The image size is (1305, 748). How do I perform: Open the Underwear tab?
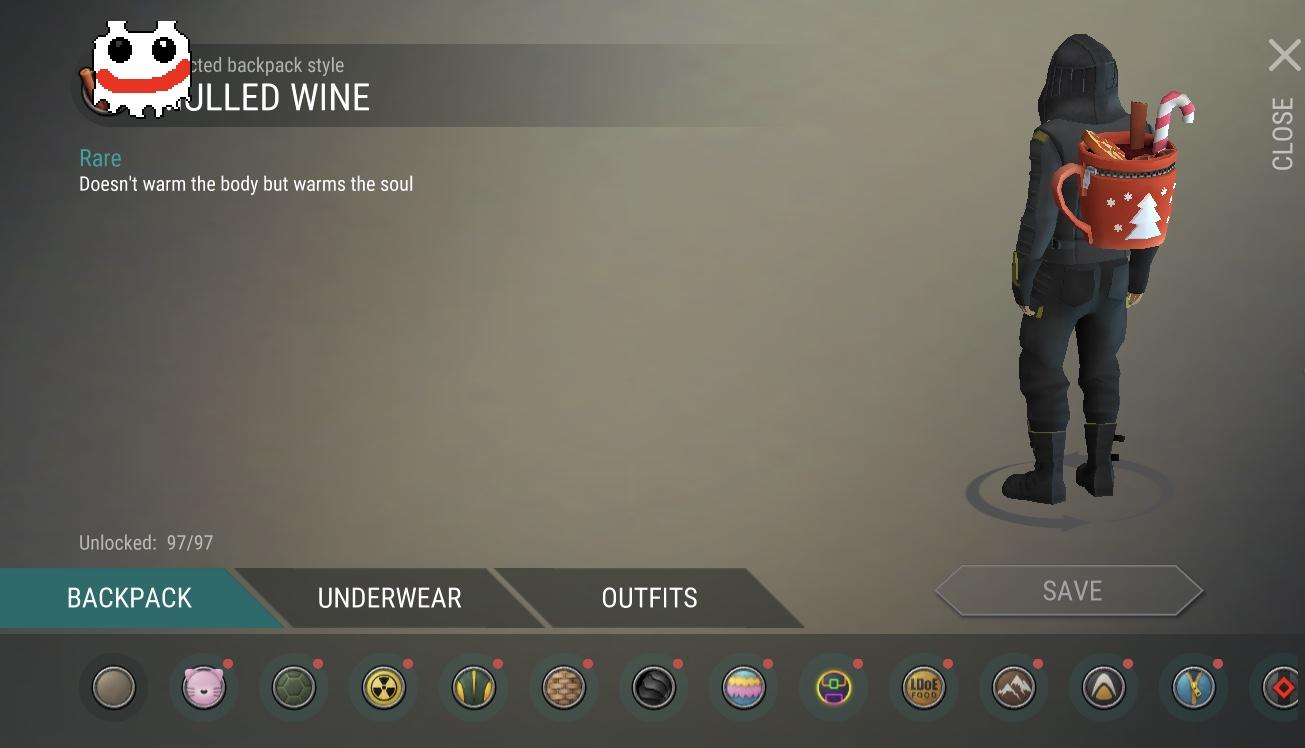(389, 598)
